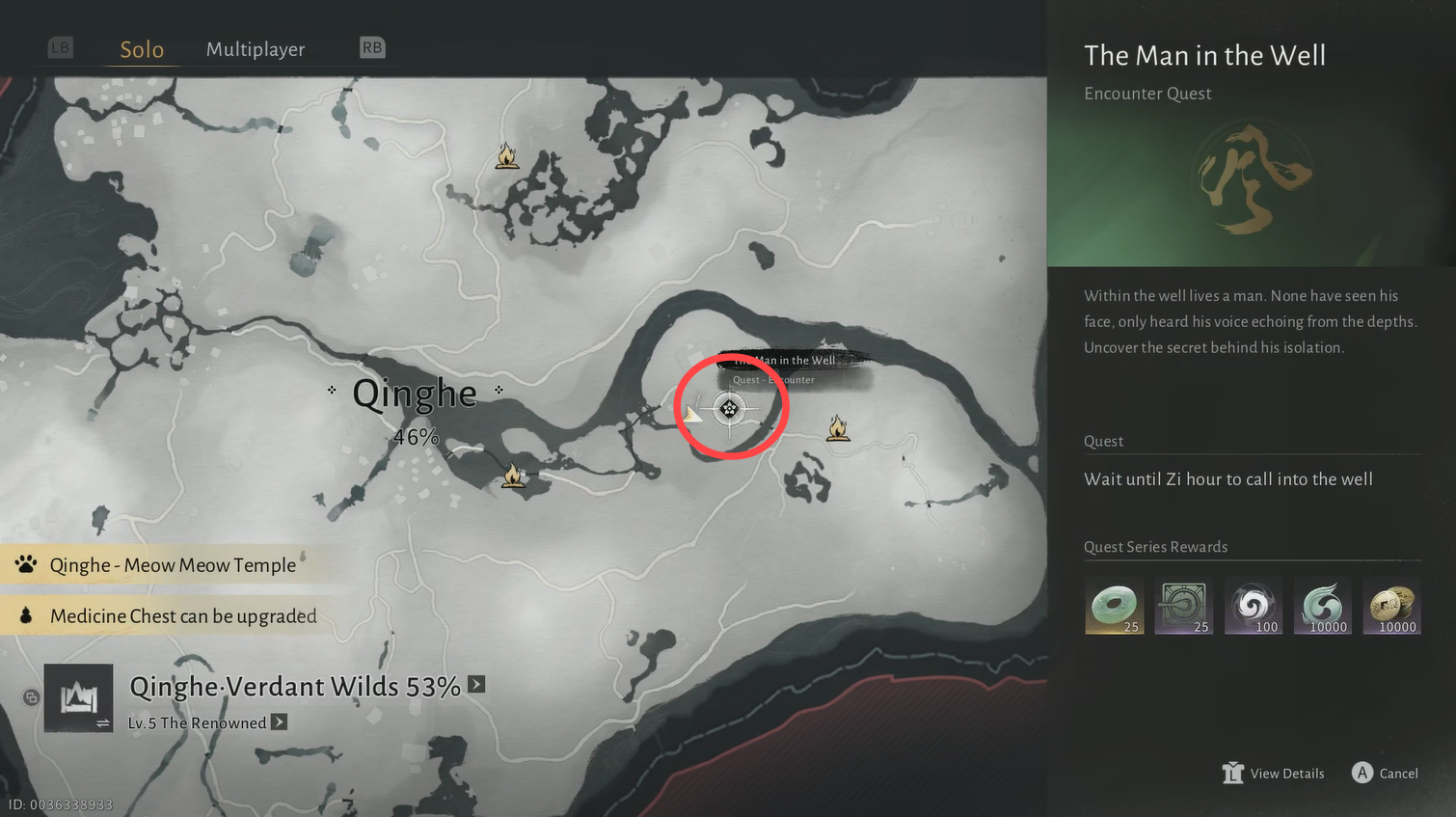Inspect the green jade ring reward

coord(1115,606)
